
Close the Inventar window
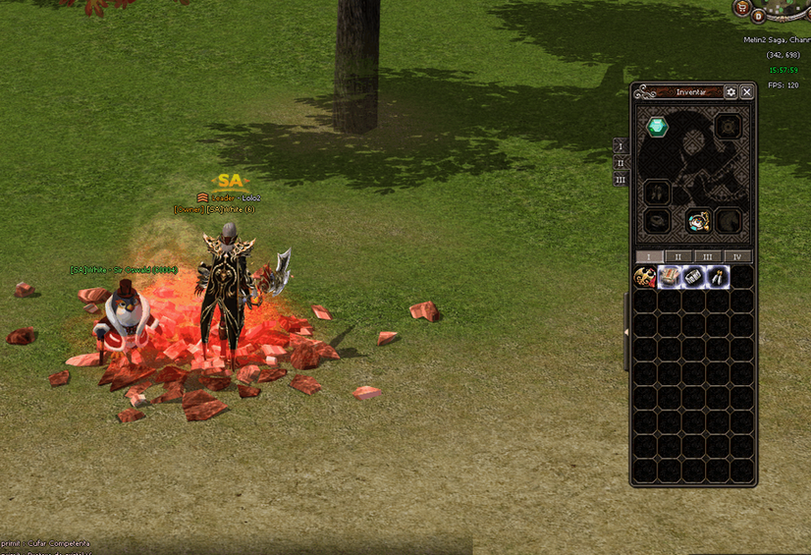[747, 92]
